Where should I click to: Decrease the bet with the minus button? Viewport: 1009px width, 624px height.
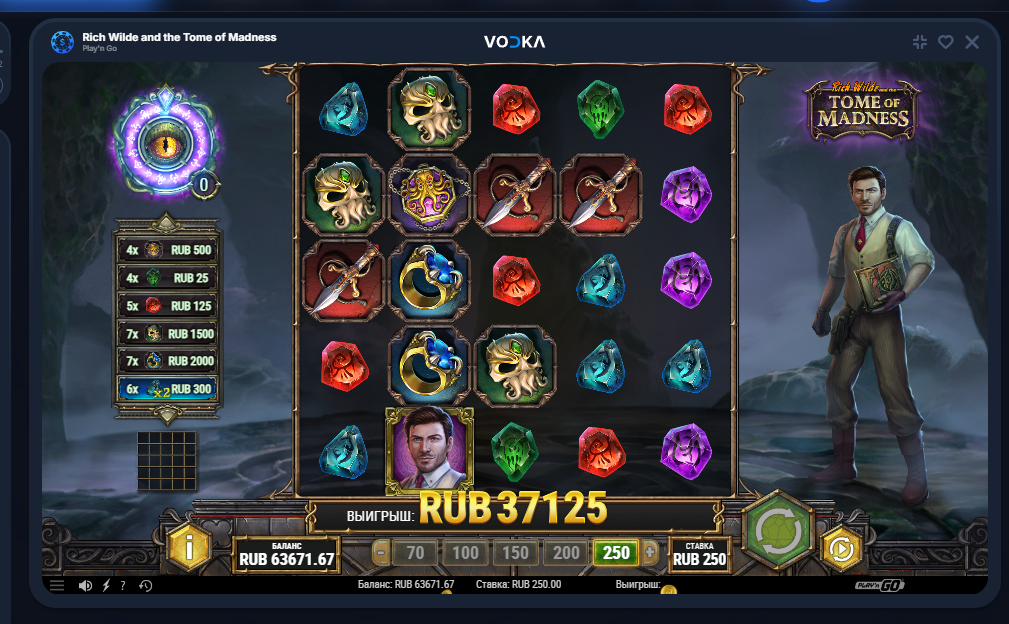coord(381,551)
